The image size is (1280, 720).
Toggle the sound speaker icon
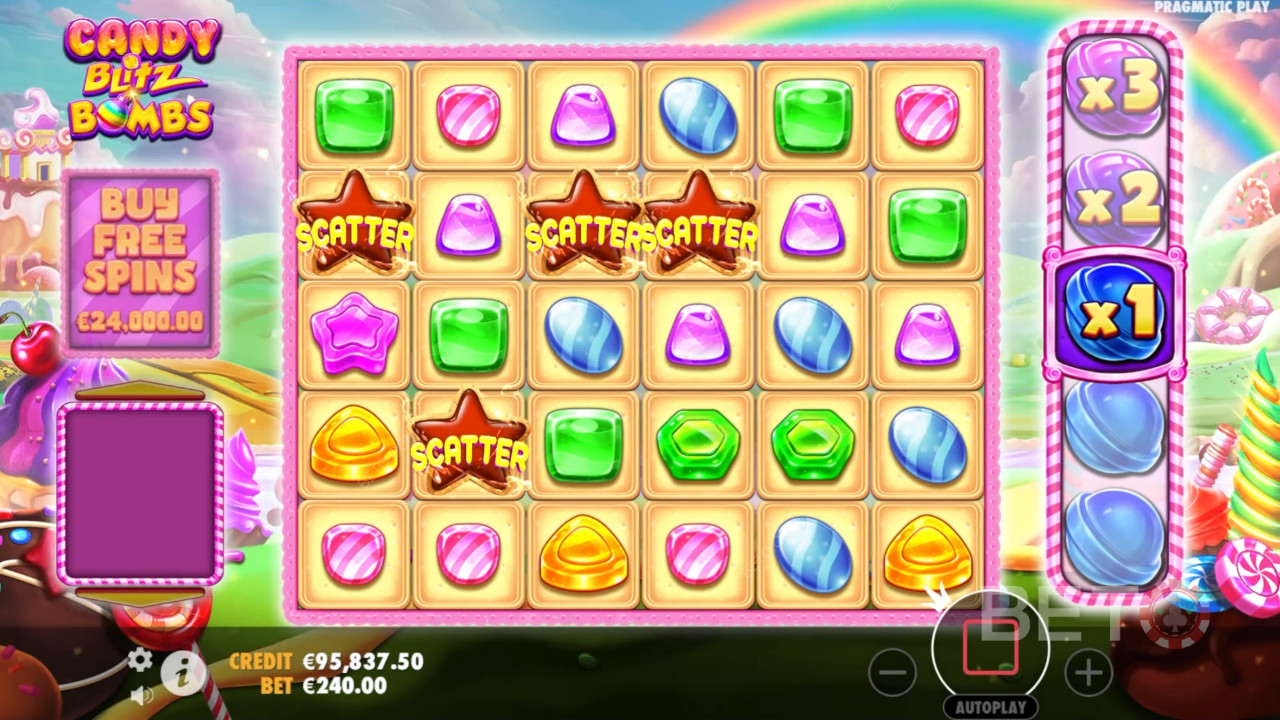[x=141, y=692]
